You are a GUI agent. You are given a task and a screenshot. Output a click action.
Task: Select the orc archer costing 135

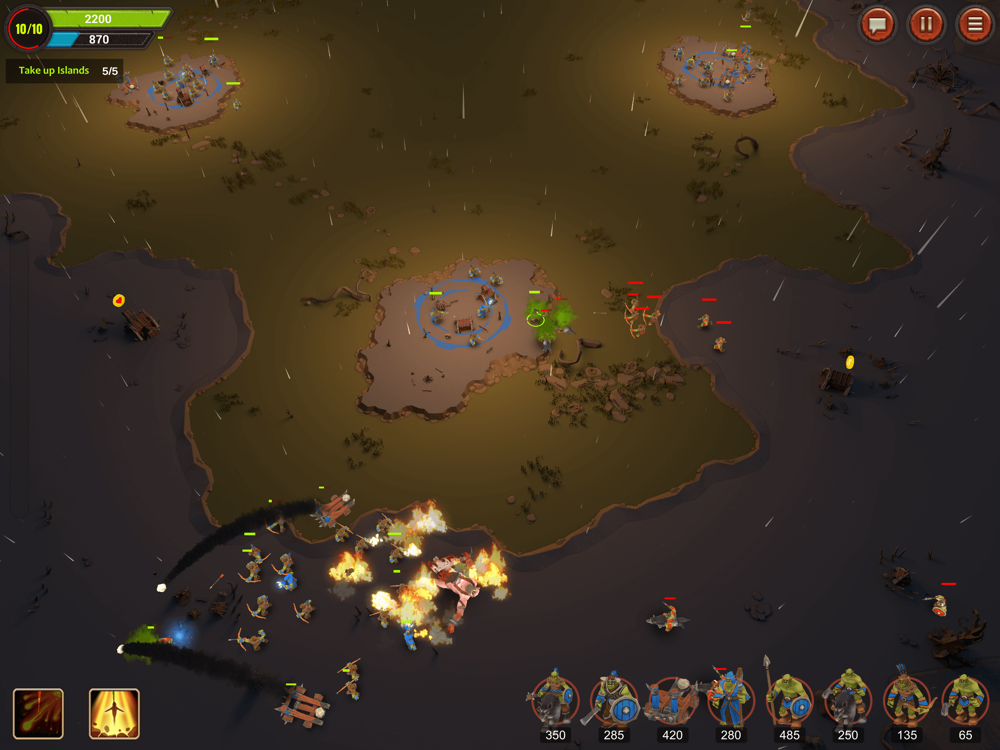[906, 702]
